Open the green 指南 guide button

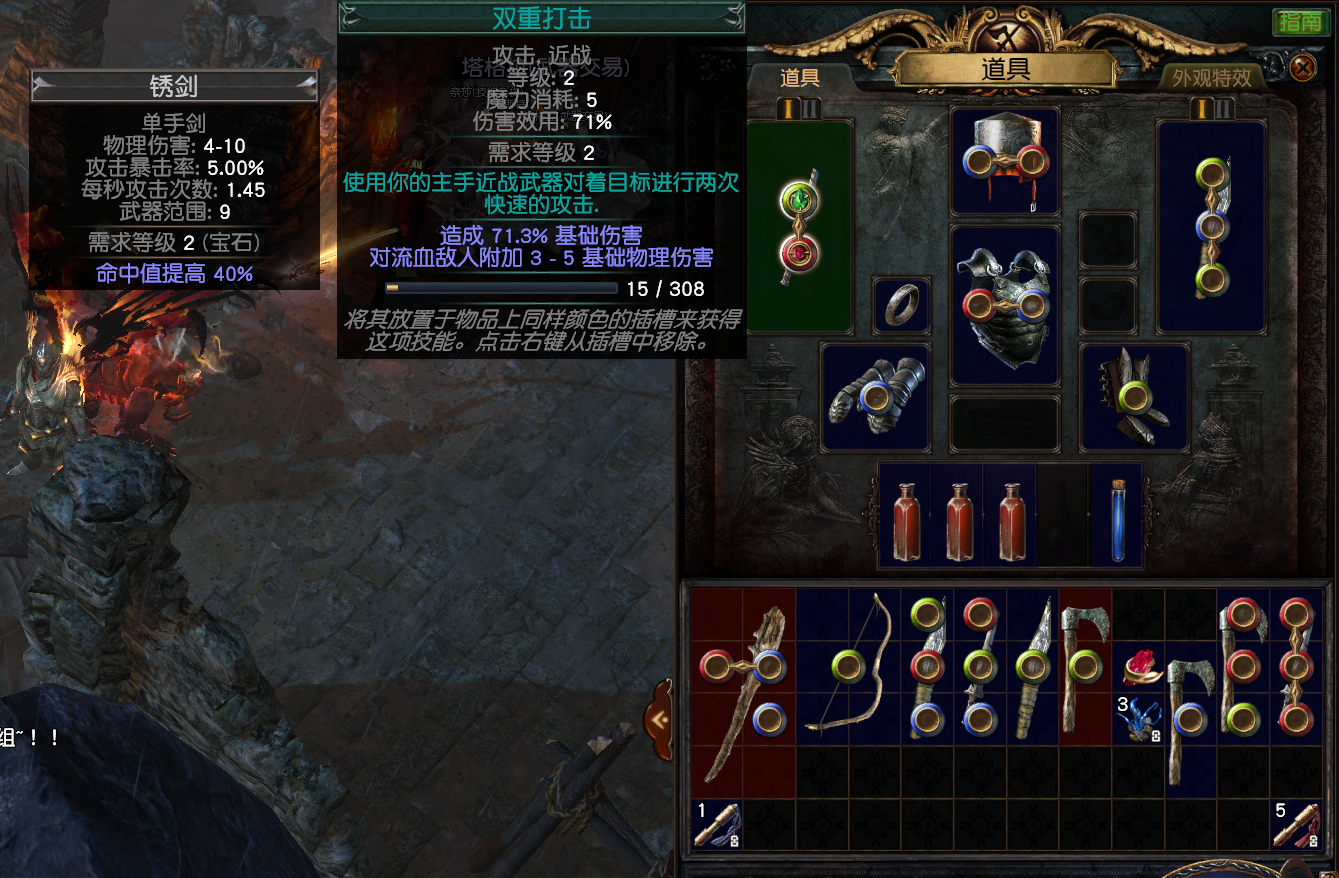pos(1300,22)
